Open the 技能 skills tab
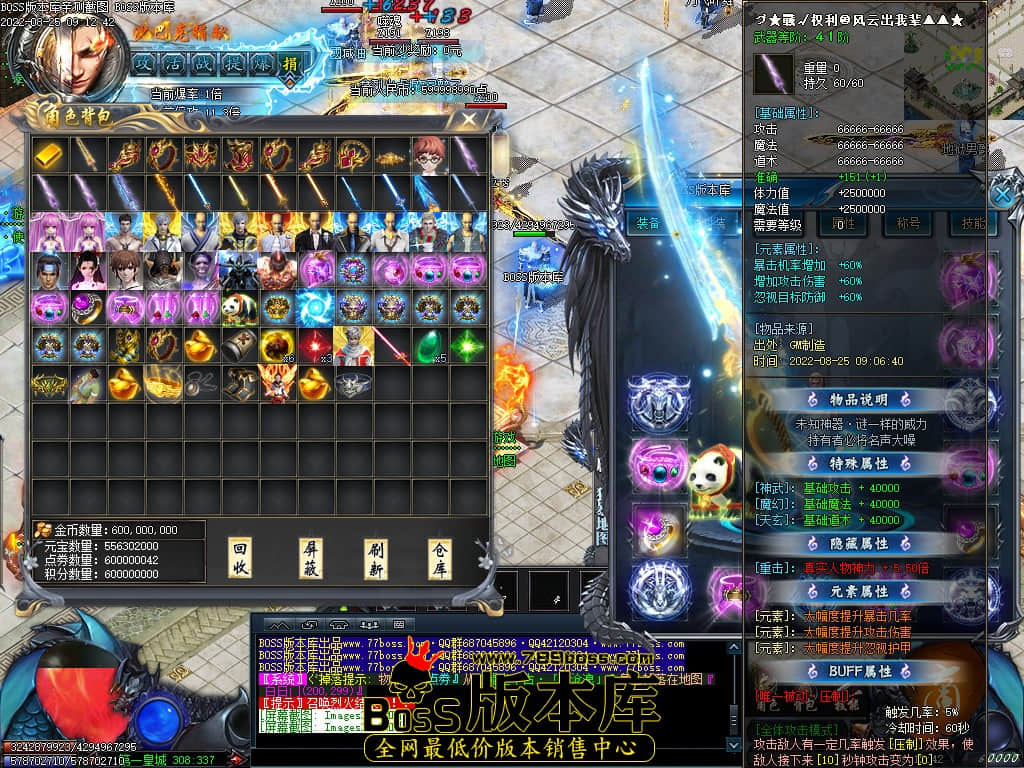This screenshot has height=768, width=1024. [x=970, y=223]
